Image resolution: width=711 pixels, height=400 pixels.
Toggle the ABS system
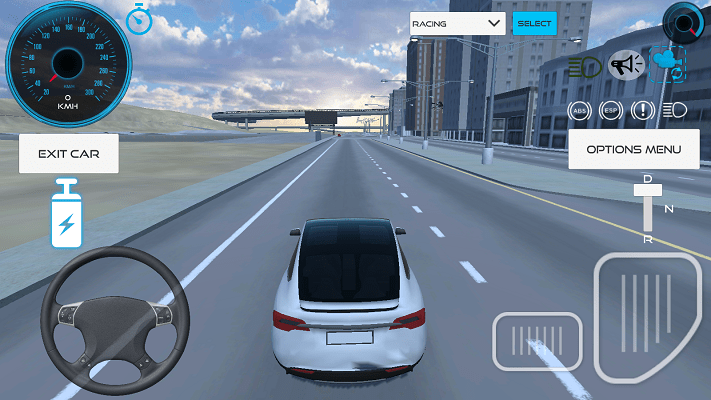(579, 110)
